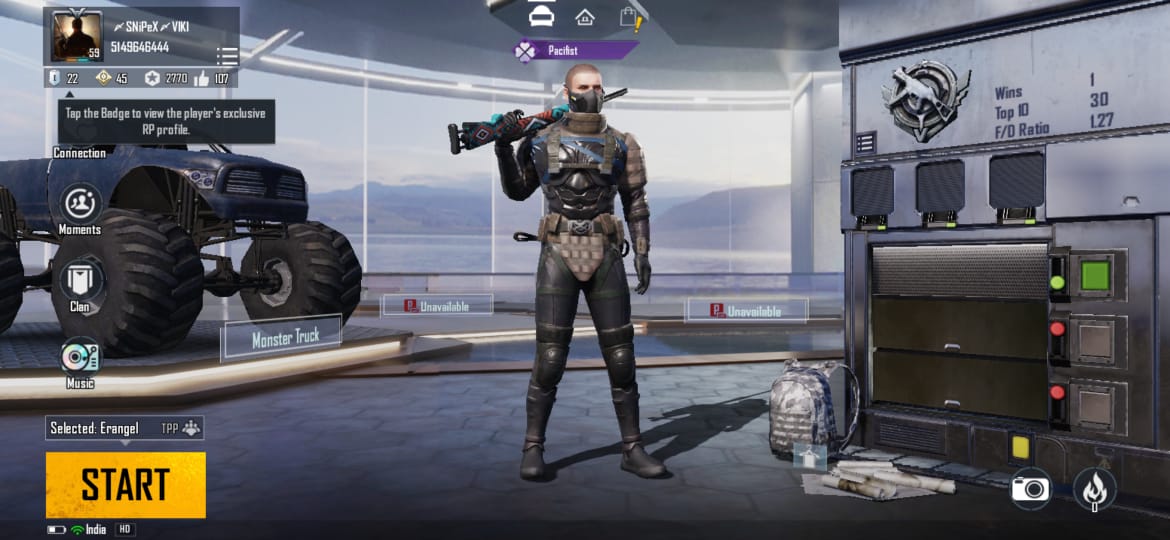Viewport: 1170px width, 540px height.
Task: Open the Music player
Action: pos(80,360)
